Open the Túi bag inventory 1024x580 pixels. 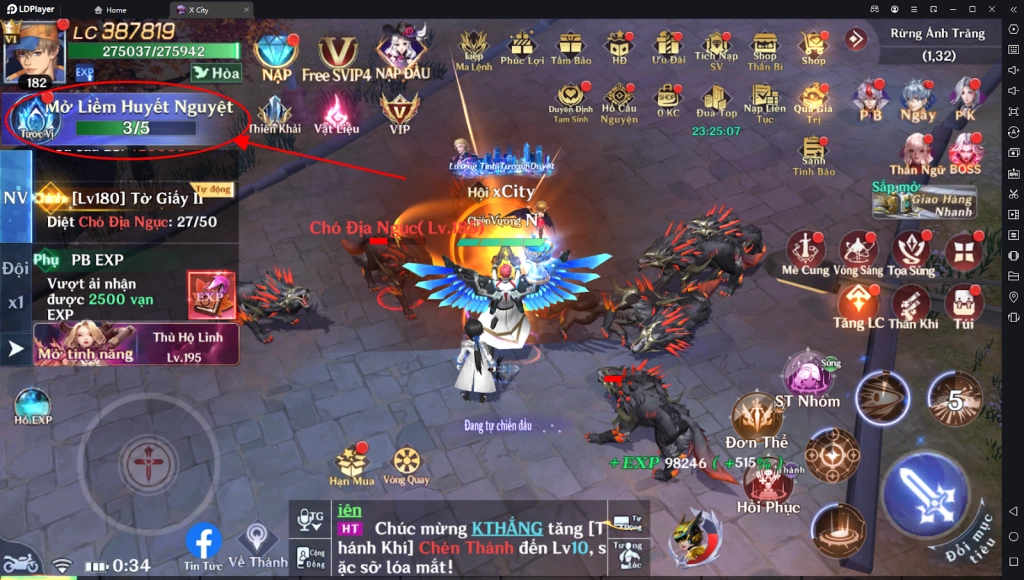964,304
